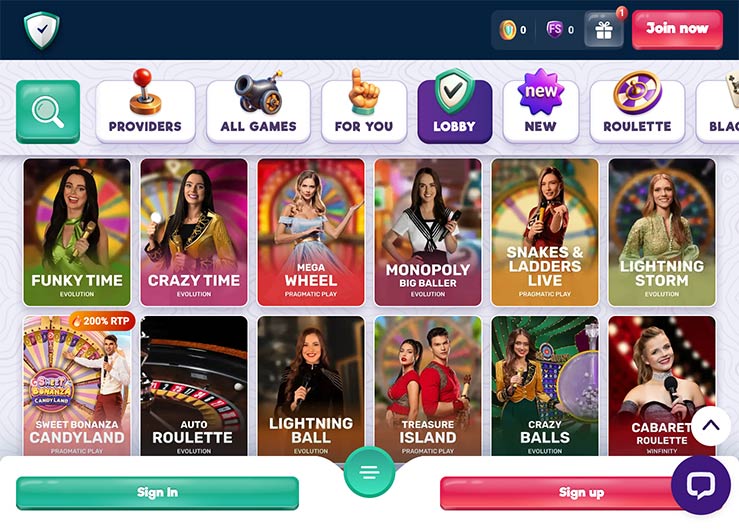Switch to the Providers category
Image resolution: width=739 pixels, height=531 pixels.
pos(145,111)
